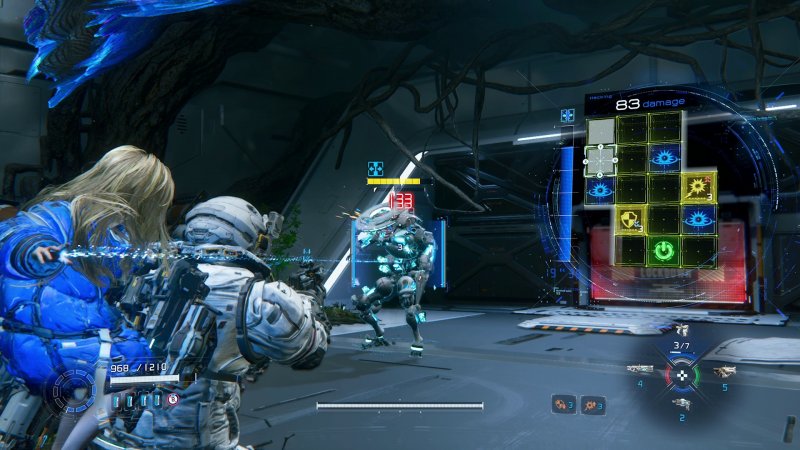Screen dimensions: 800x450
Task: Select the yellow shield node tile
Action: point(631,219)
